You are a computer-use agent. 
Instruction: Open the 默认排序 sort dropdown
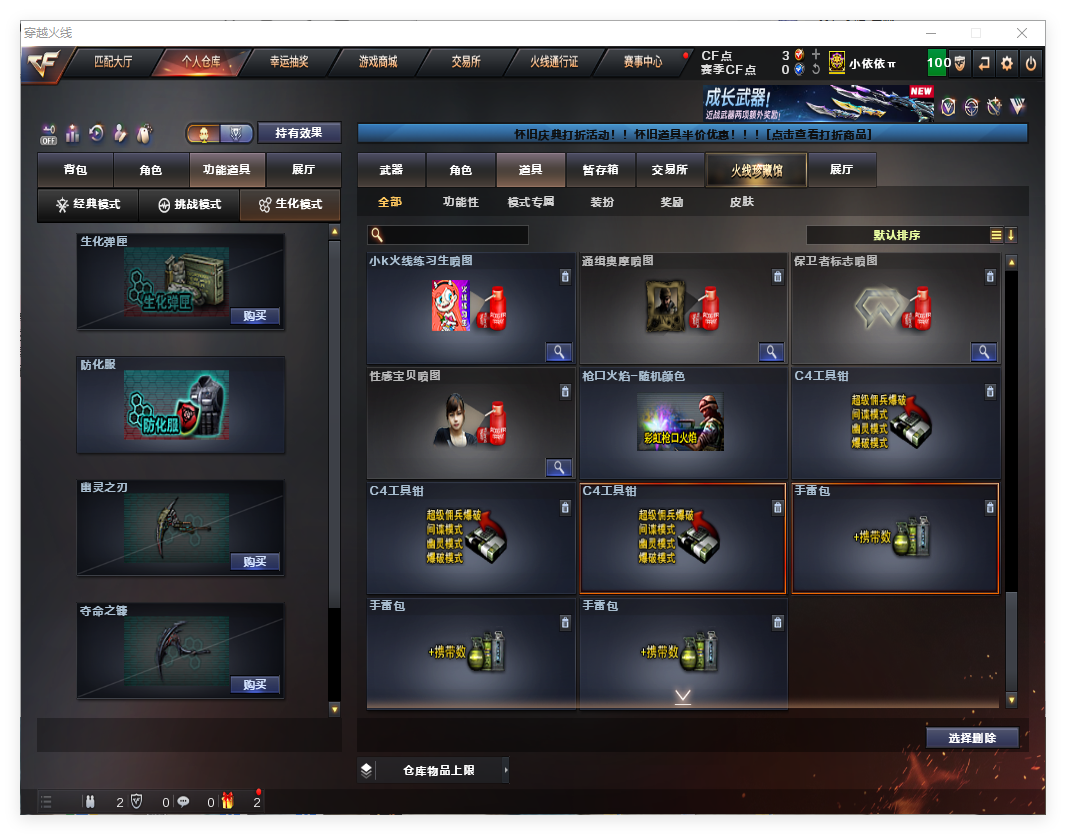pyautogui.click(x=897, y=235)
